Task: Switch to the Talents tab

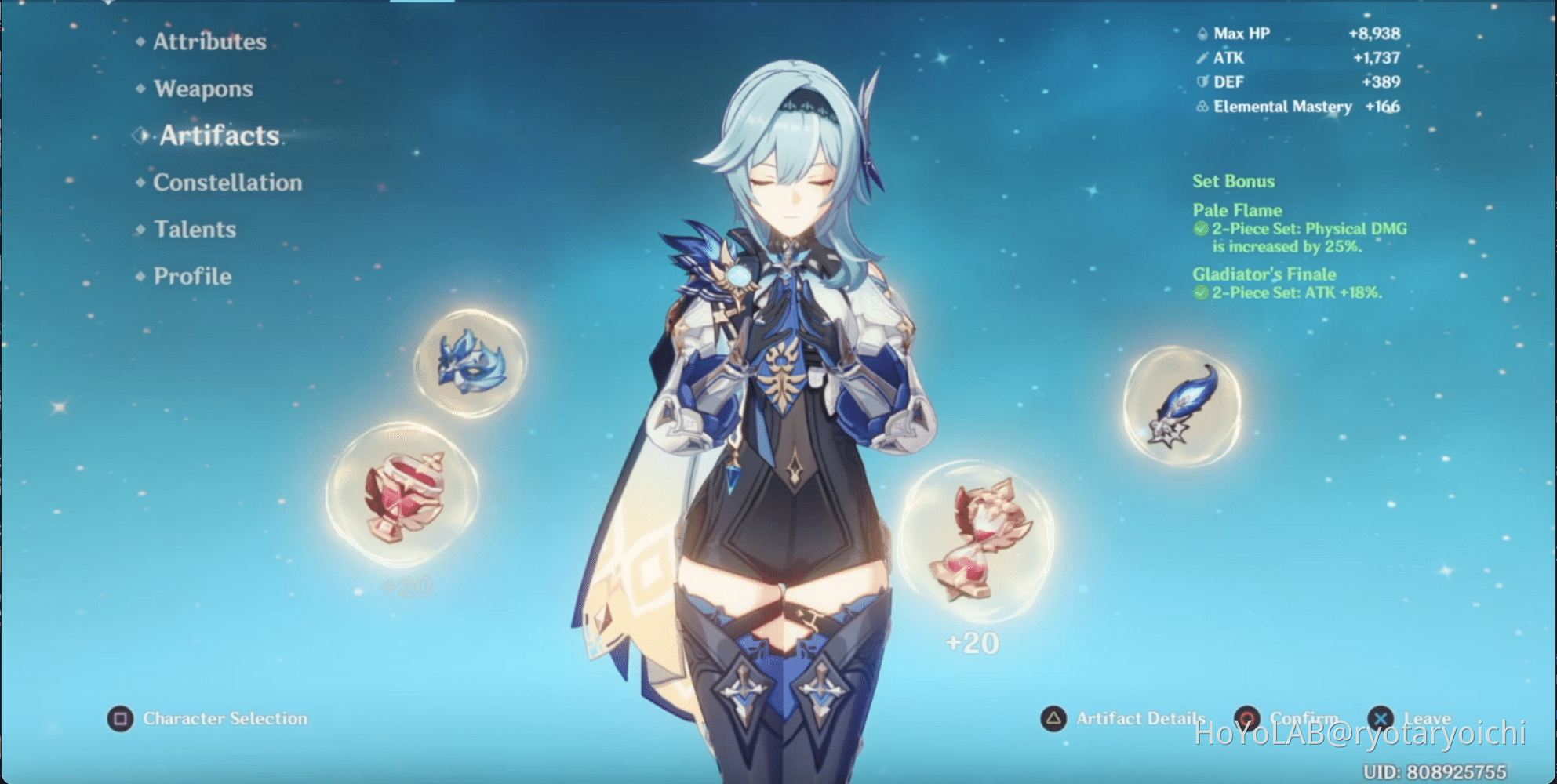Action: point(194,229)
